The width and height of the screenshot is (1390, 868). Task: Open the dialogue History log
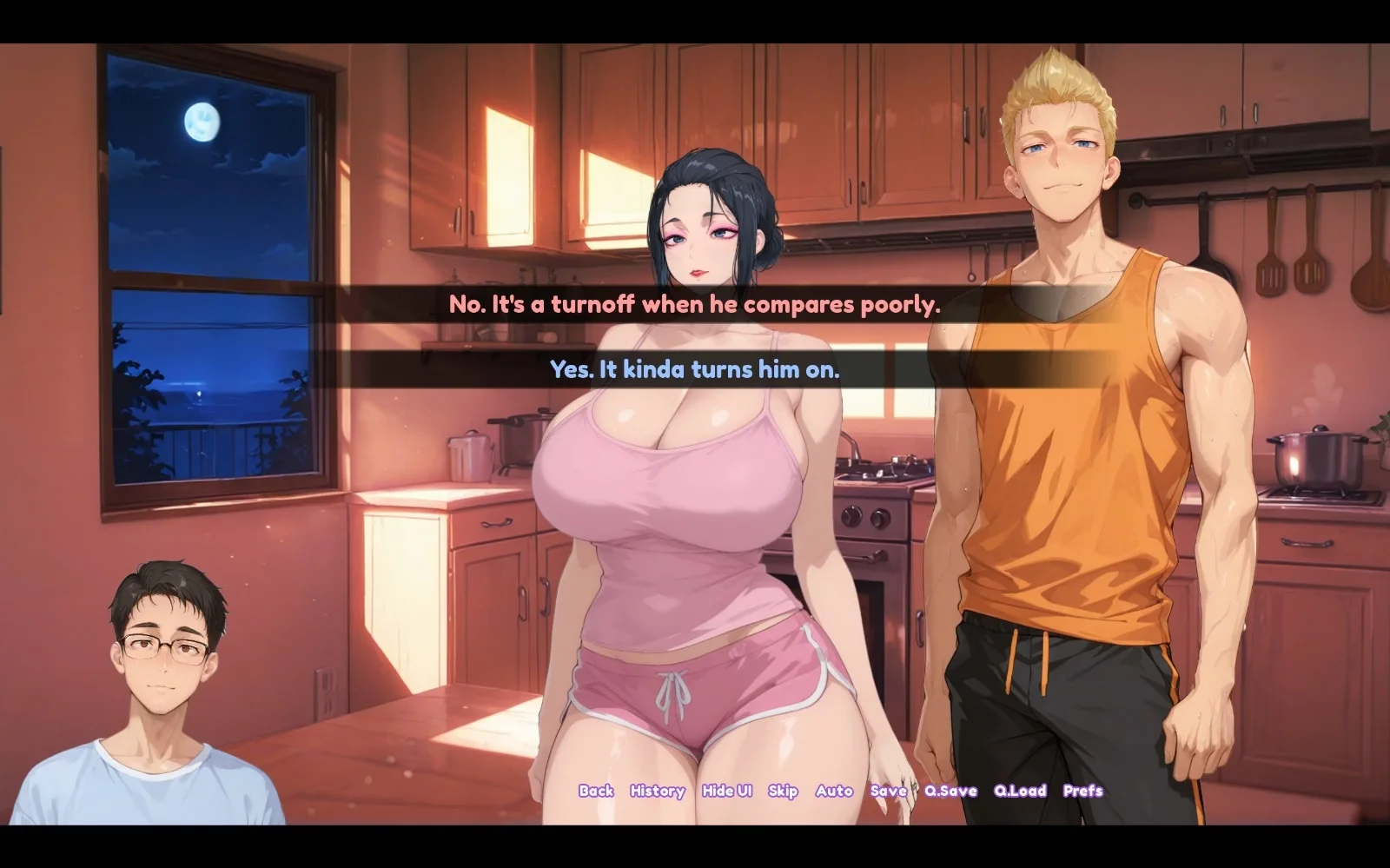click(657, 791)
